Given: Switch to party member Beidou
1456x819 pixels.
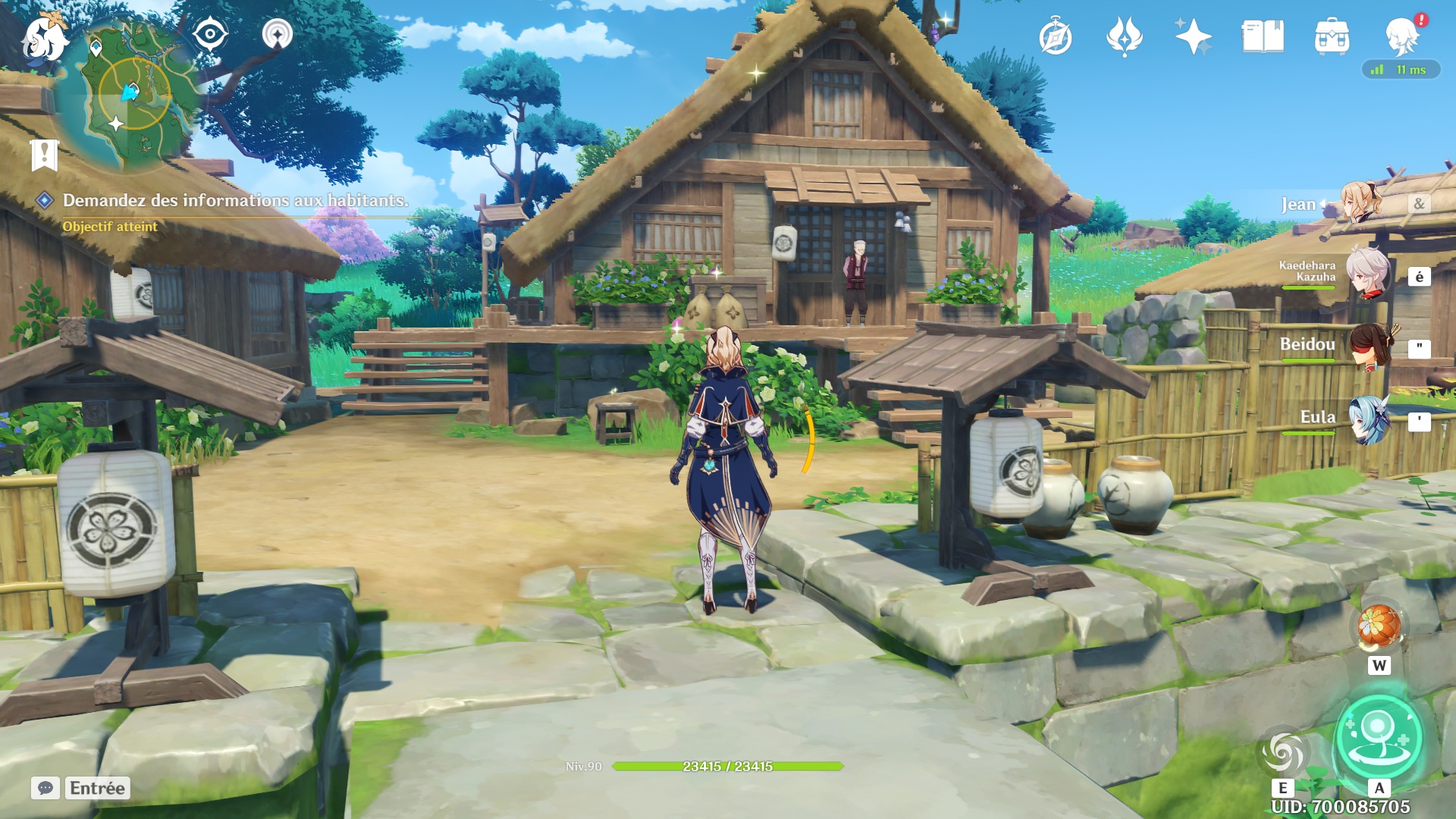Looking at the screenshot, I should [1370, 346].
